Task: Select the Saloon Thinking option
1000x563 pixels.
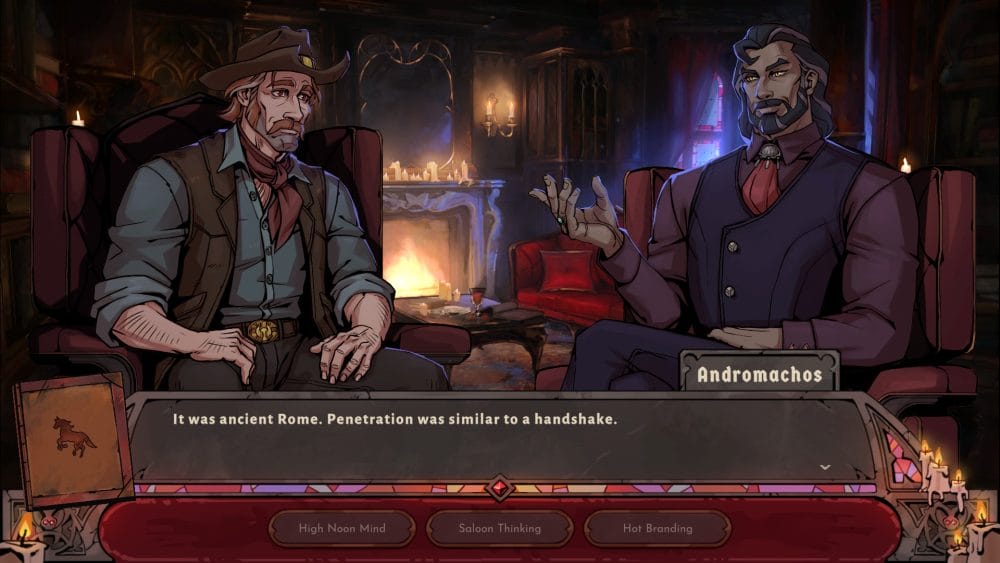Action: [x=500, y=528]
